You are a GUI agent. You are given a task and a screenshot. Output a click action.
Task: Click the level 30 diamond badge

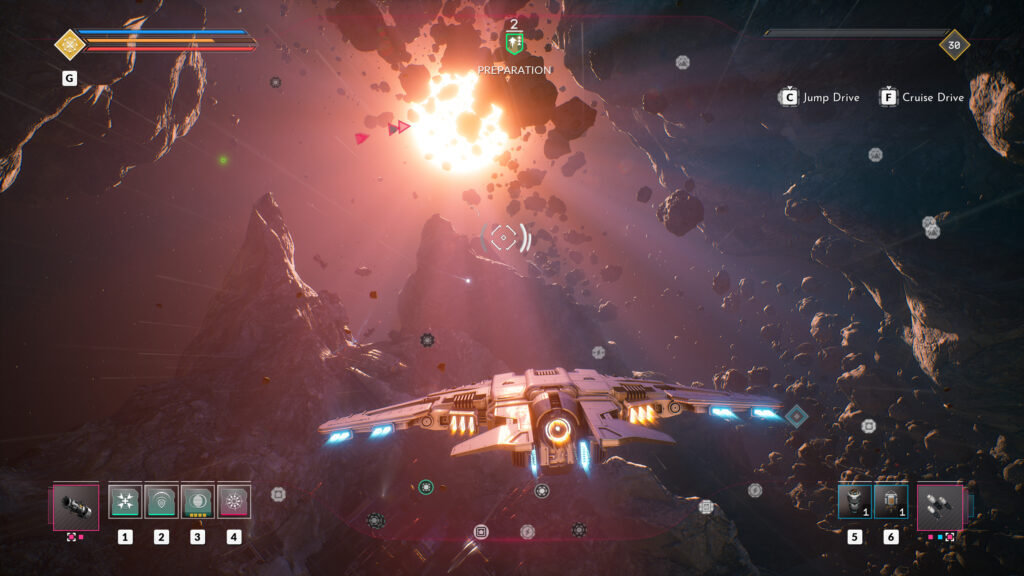click(954, 44)
